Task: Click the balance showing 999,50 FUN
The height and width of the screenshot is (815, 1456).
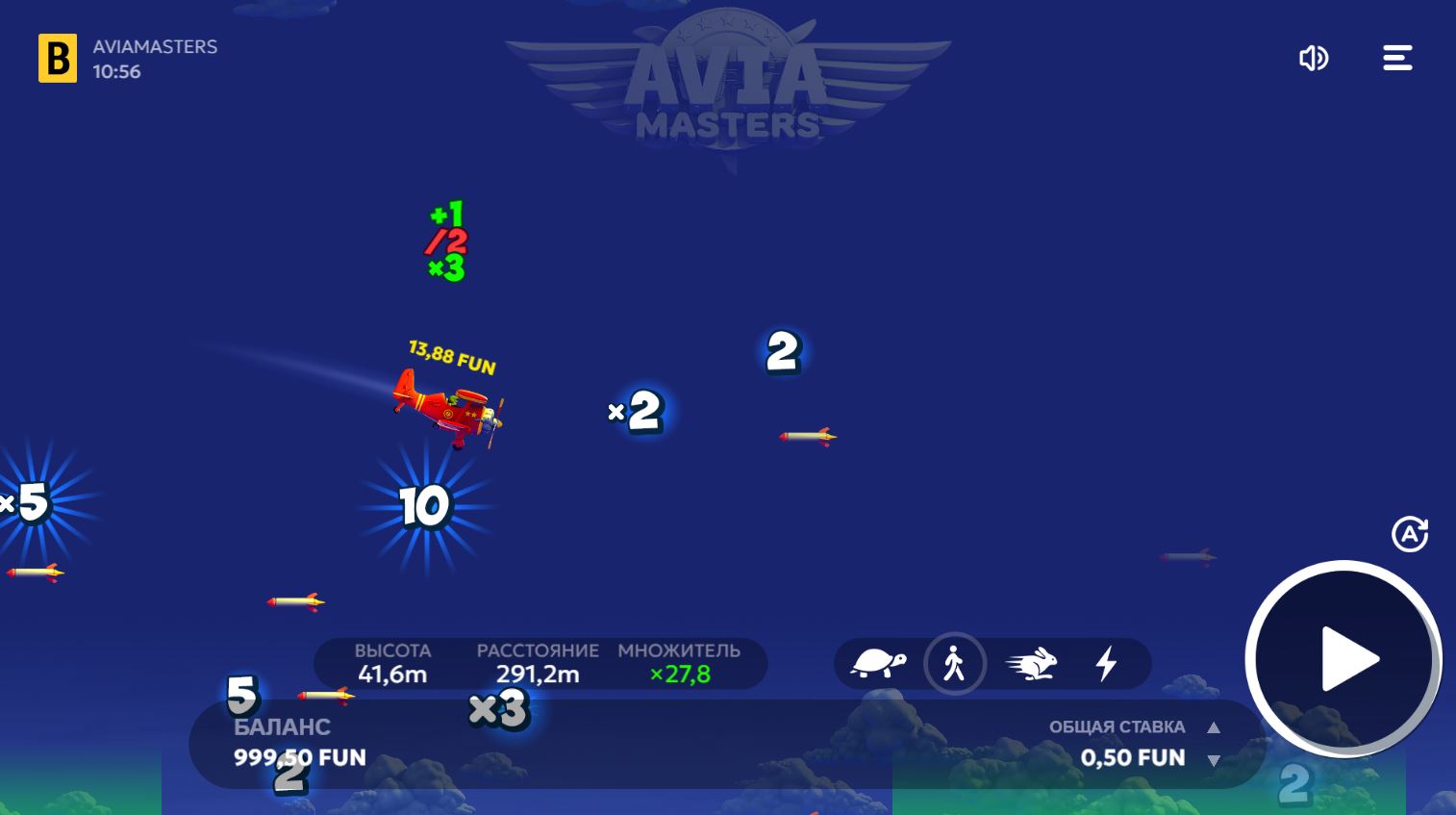Action: (299, 758)
